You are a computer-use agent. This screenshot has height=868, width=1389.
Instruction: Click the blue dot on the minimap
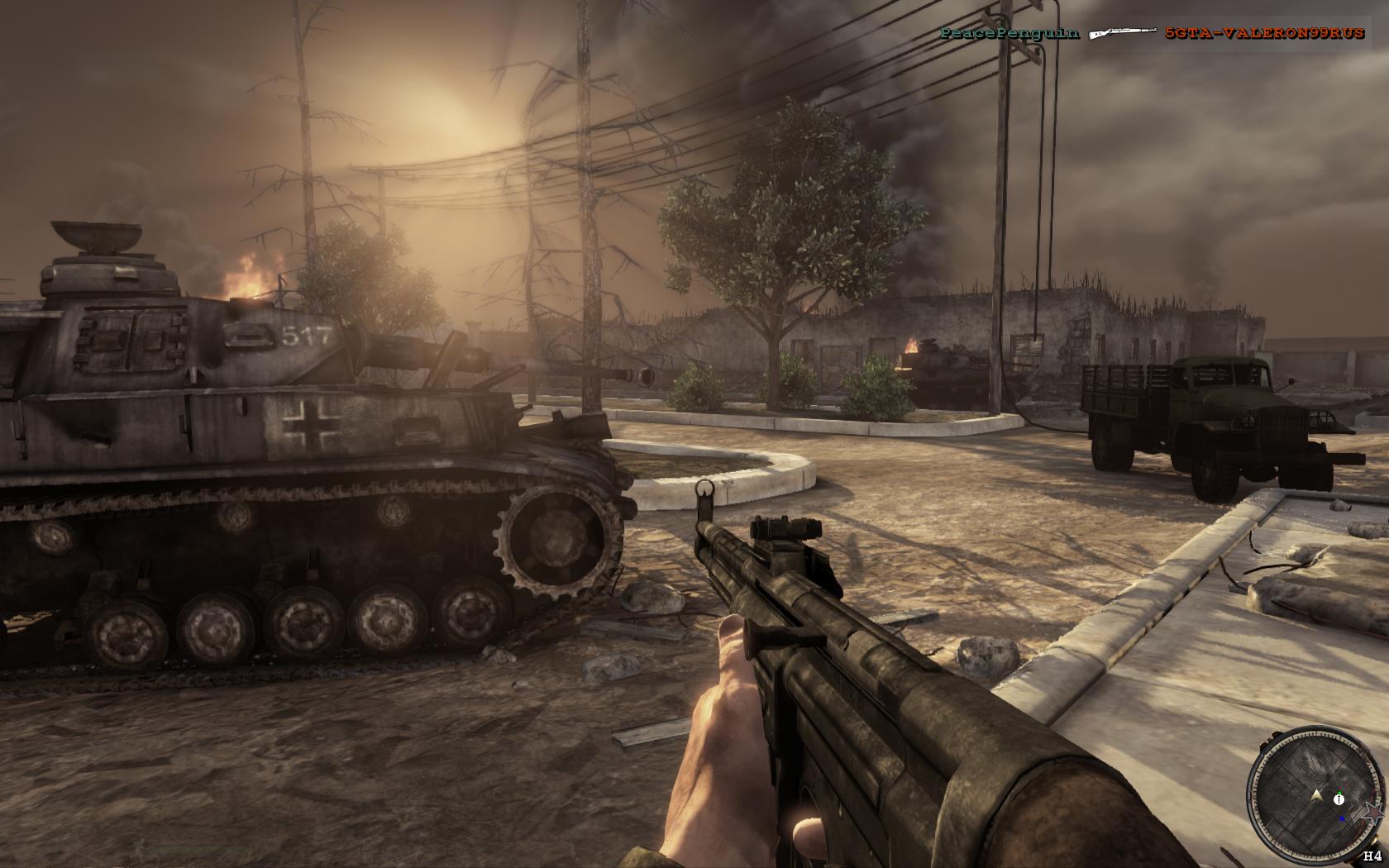coord(1342,819)
